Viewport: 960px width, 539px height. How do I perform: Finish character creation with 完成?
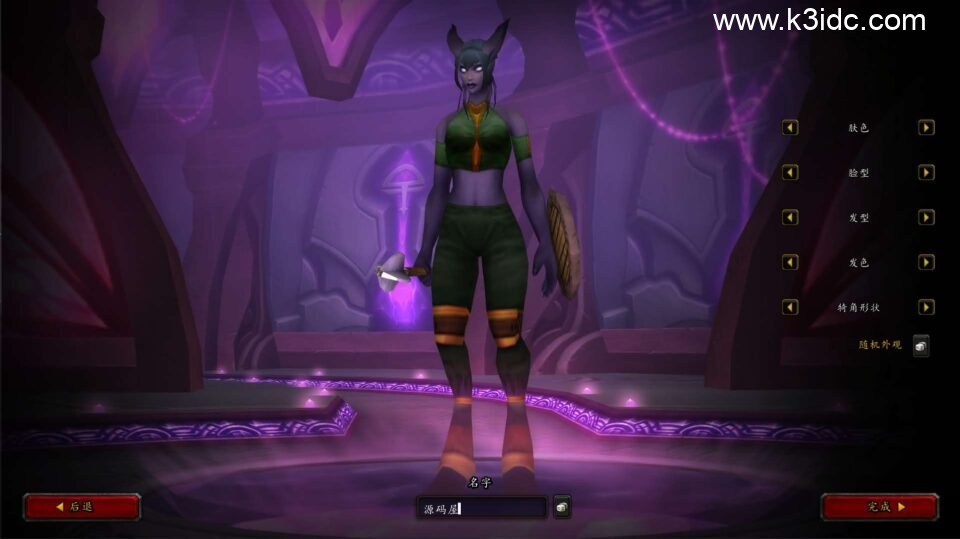879,507
